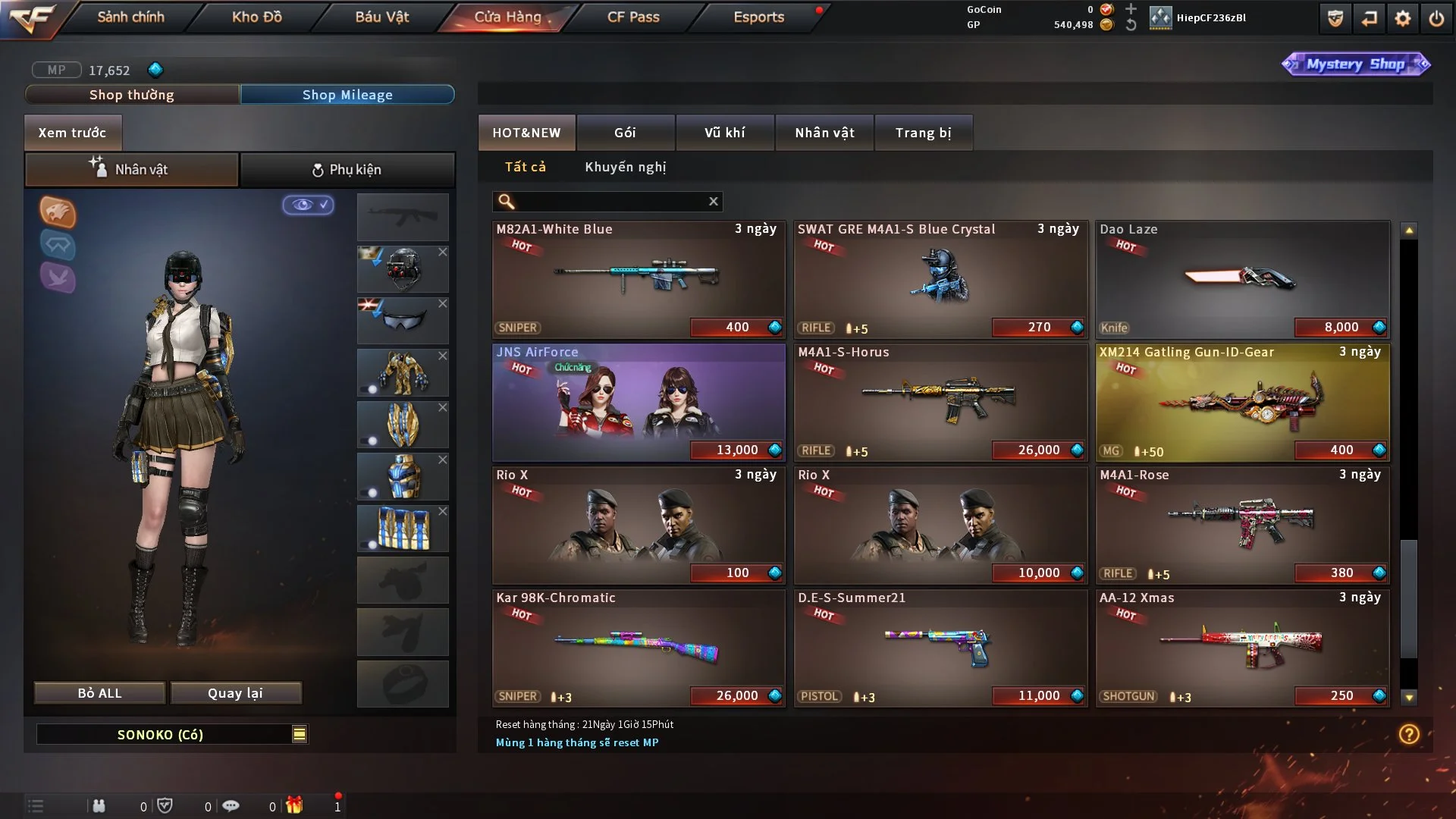Remove all previewed items with Bỏ ALL
The width and height of the screenshot is (1456, 819).
(99, 693)
